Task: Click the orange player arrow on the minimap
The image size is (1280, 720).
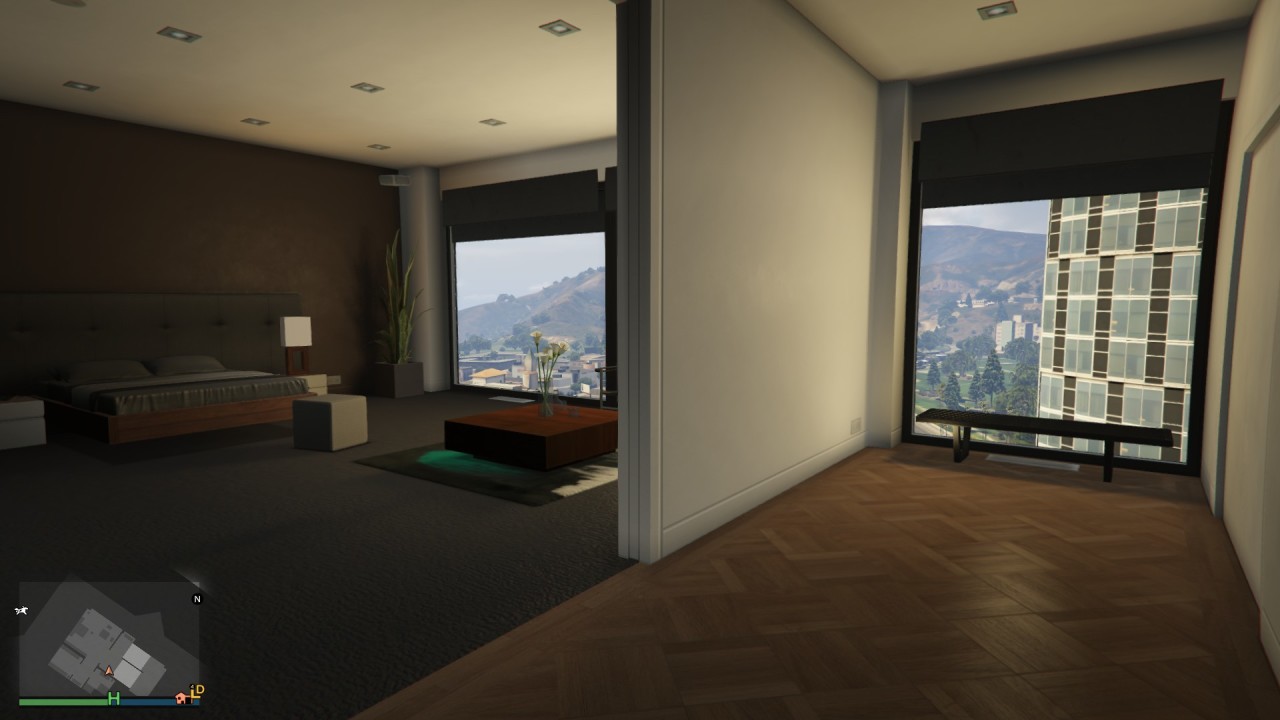Action: (108, 670)
